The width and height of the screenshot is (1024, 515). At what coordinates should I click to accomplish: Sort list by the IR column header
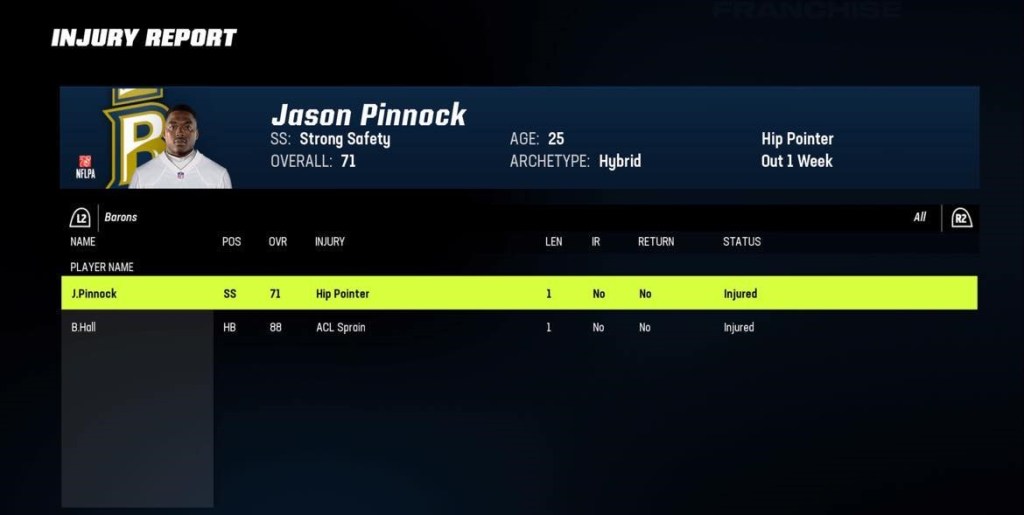click(596, 242)
